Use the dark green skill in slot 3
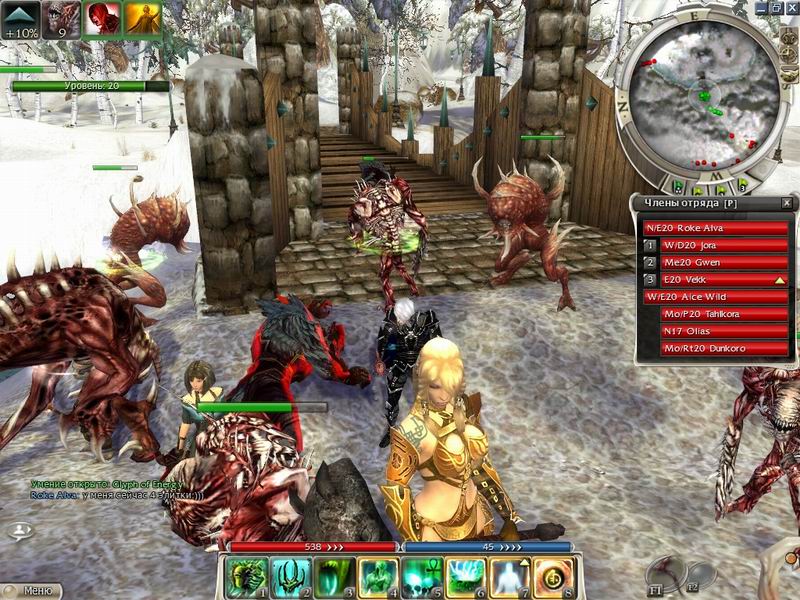This screenshot has width=800, height=600. point(331,577)
